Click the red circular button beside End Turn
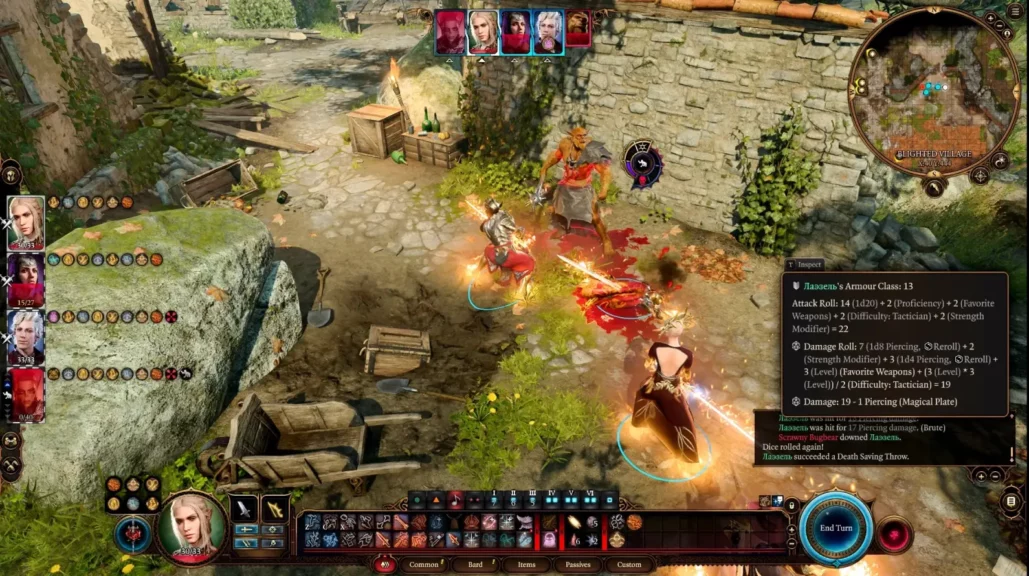Screen dimensions: 1029x576 [x=894, y=535]
